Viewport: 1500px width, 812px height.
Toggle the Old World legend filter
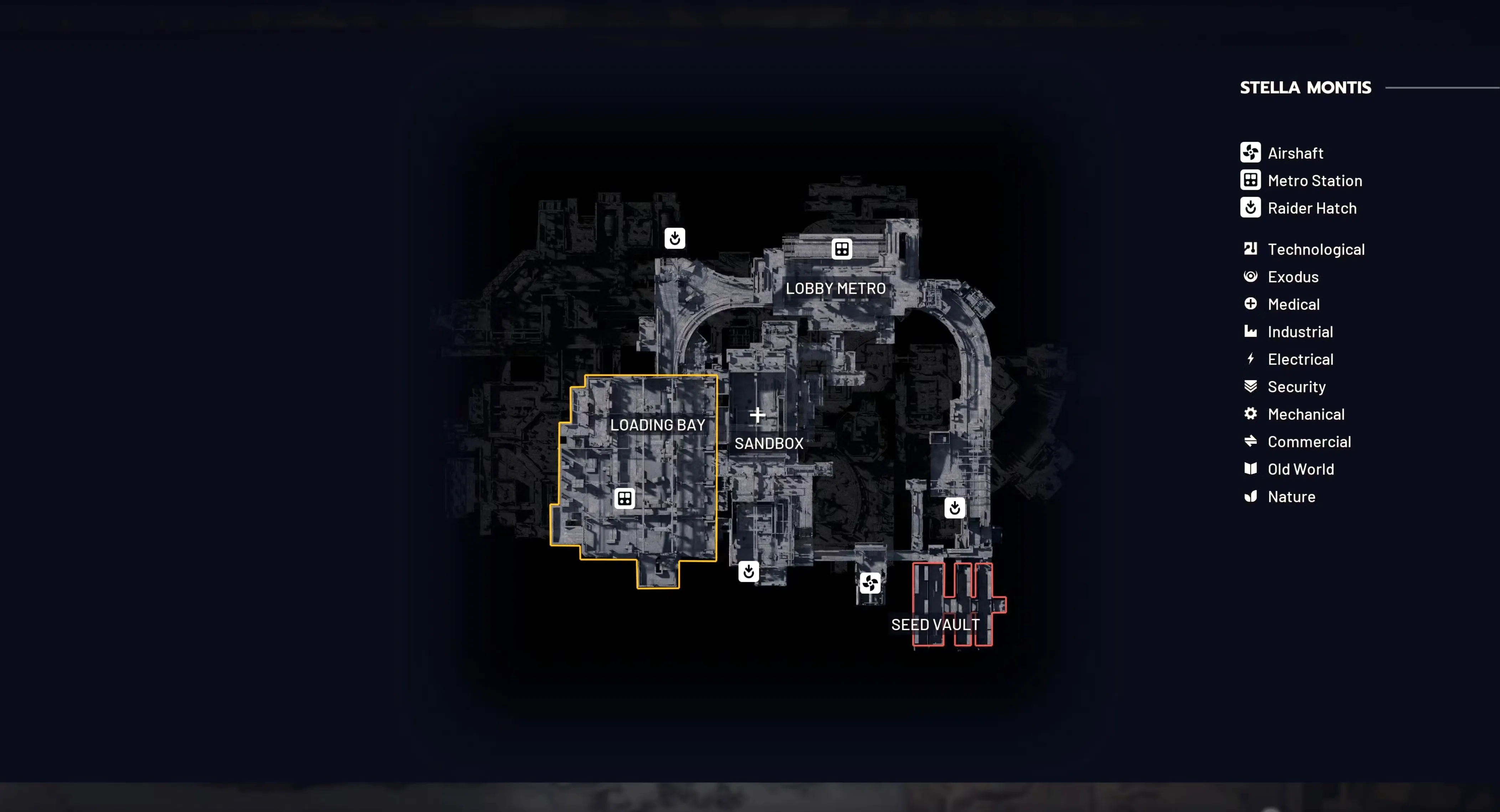pyautogui.click(x=1251, y=469)
